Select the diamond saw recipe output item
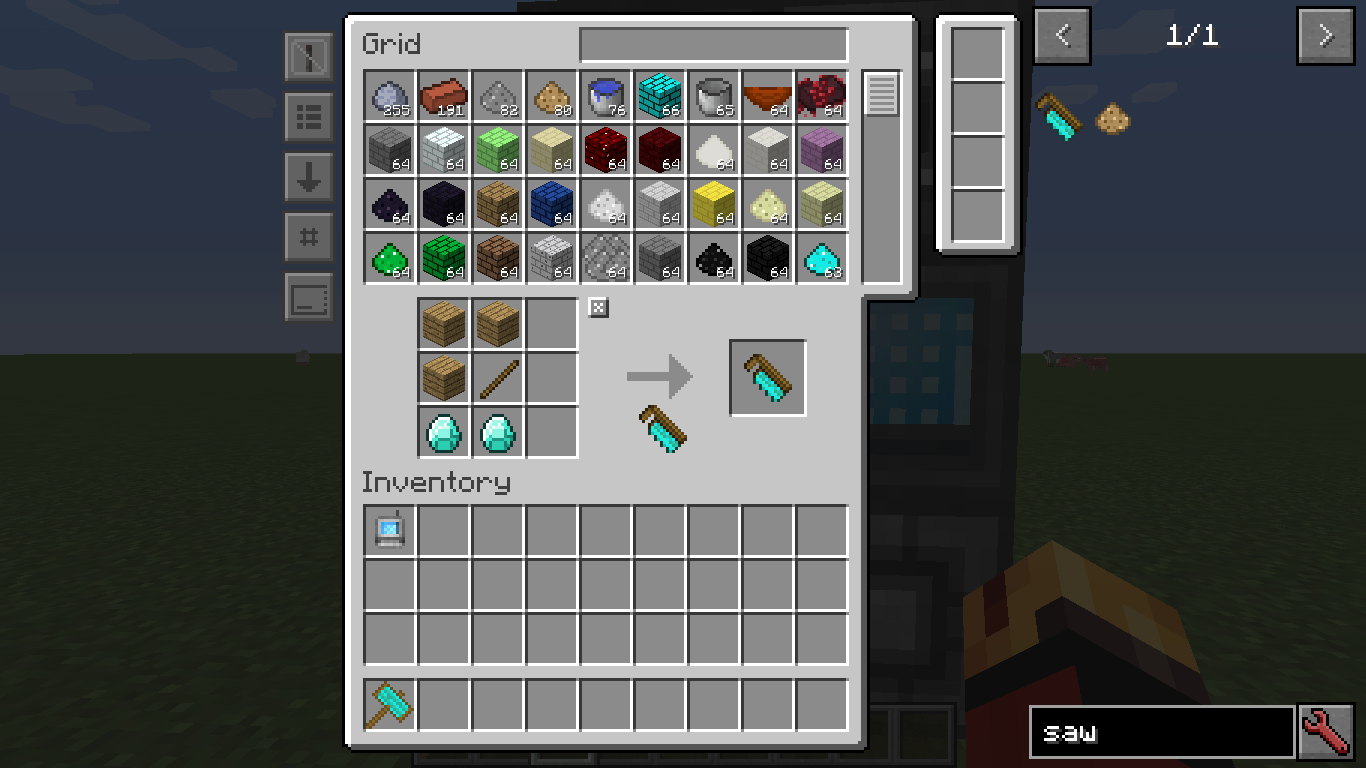This screenshot has width=1366, height=768. tap(767, 377)
